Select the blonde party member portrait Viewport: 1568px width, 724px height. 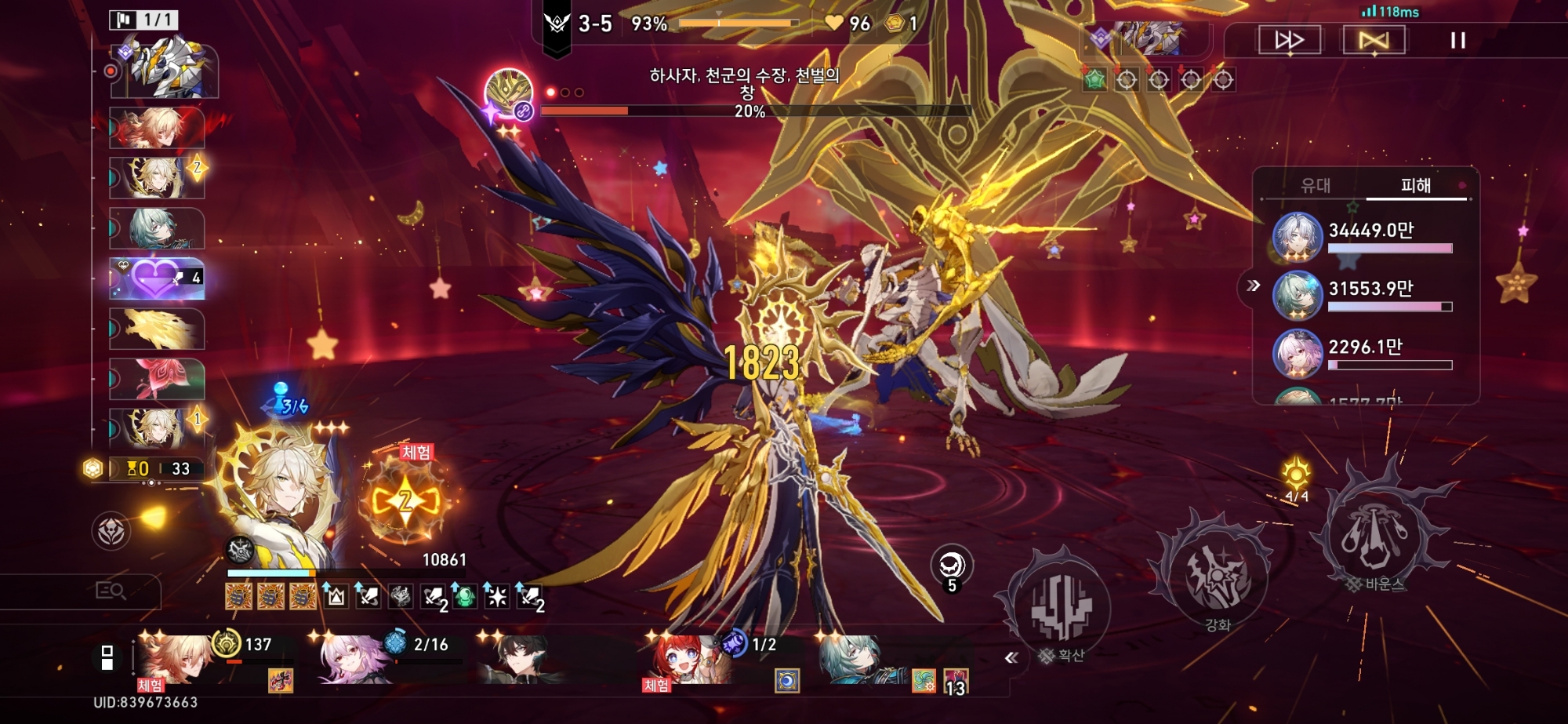[176, 659]
